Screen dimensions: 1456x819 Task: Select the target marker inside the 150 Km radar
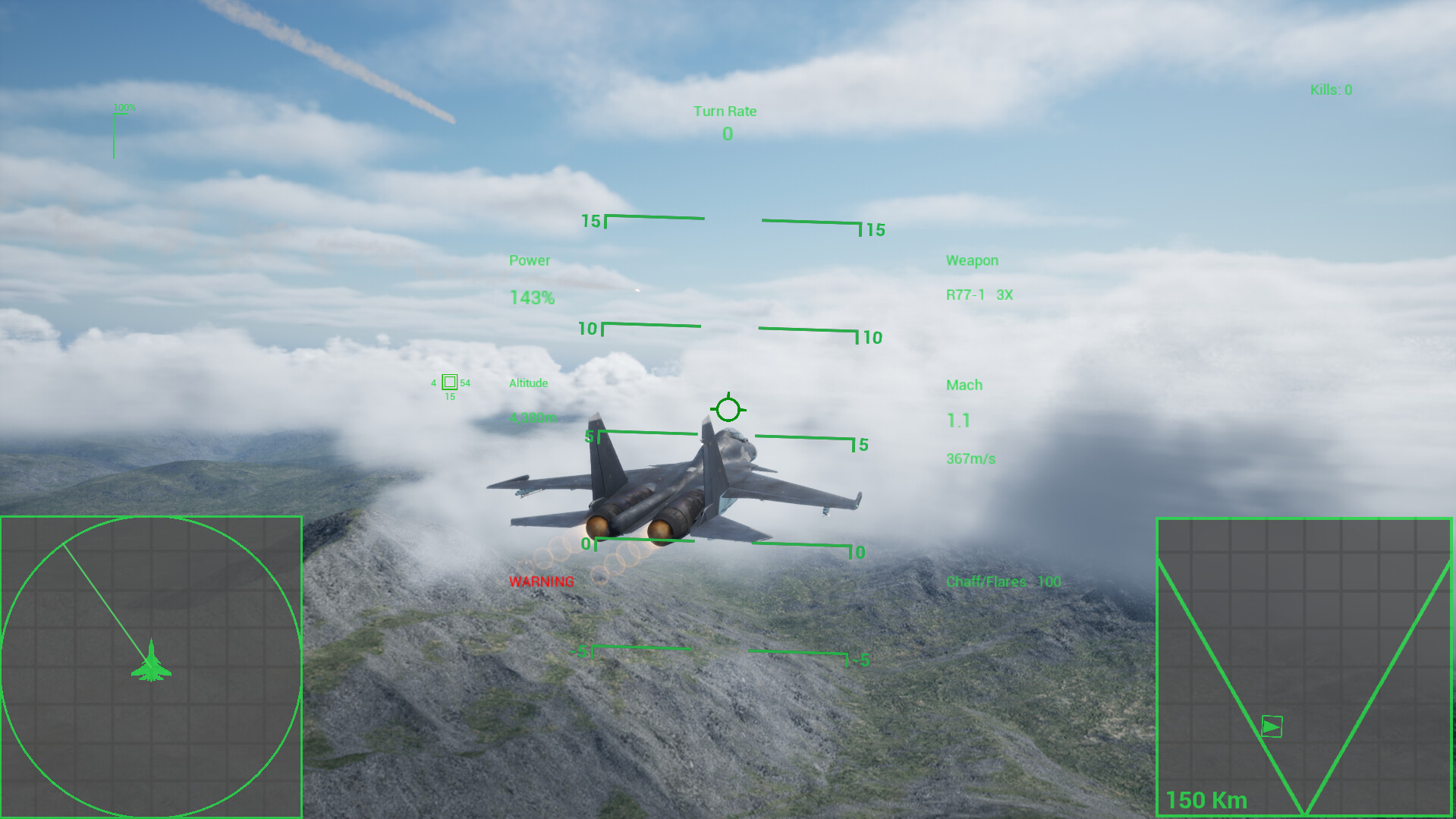(1271, 726)
